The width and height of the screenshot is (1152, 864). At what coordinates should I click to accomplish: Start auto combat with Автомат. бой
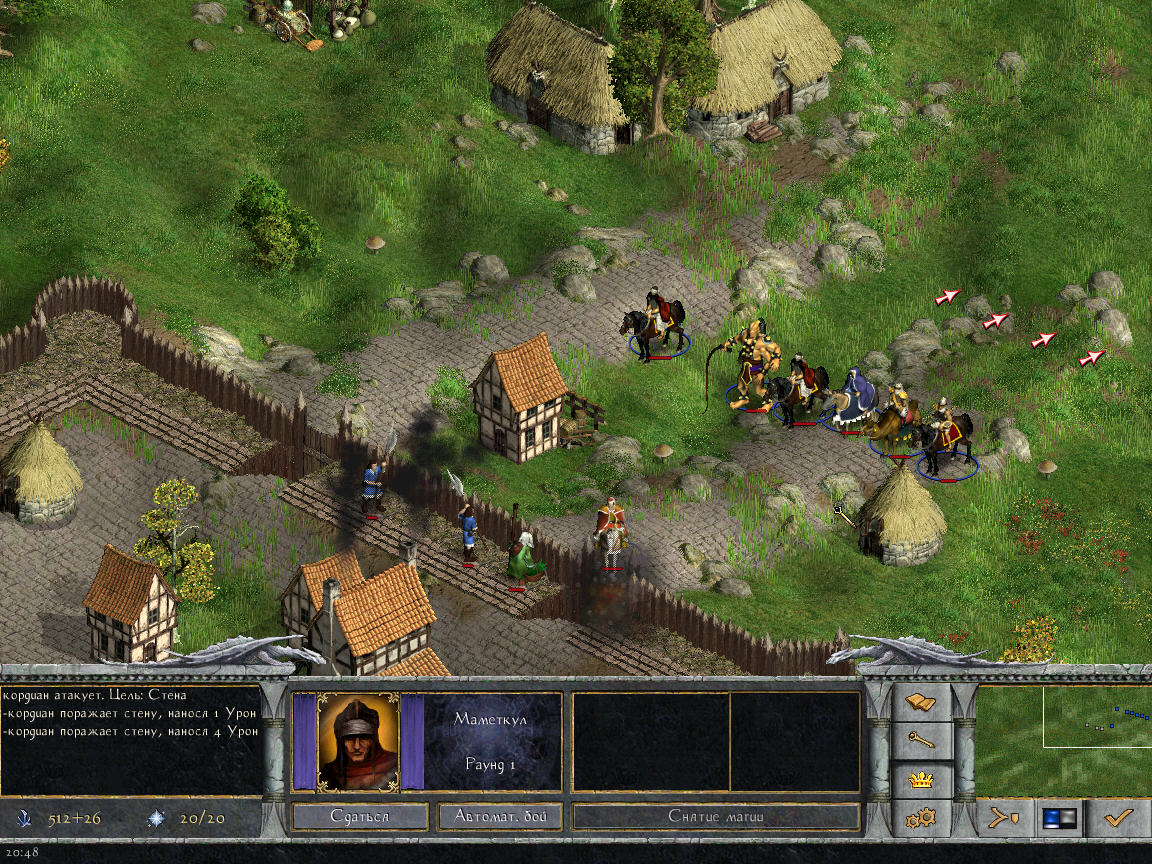pos(500,816)
